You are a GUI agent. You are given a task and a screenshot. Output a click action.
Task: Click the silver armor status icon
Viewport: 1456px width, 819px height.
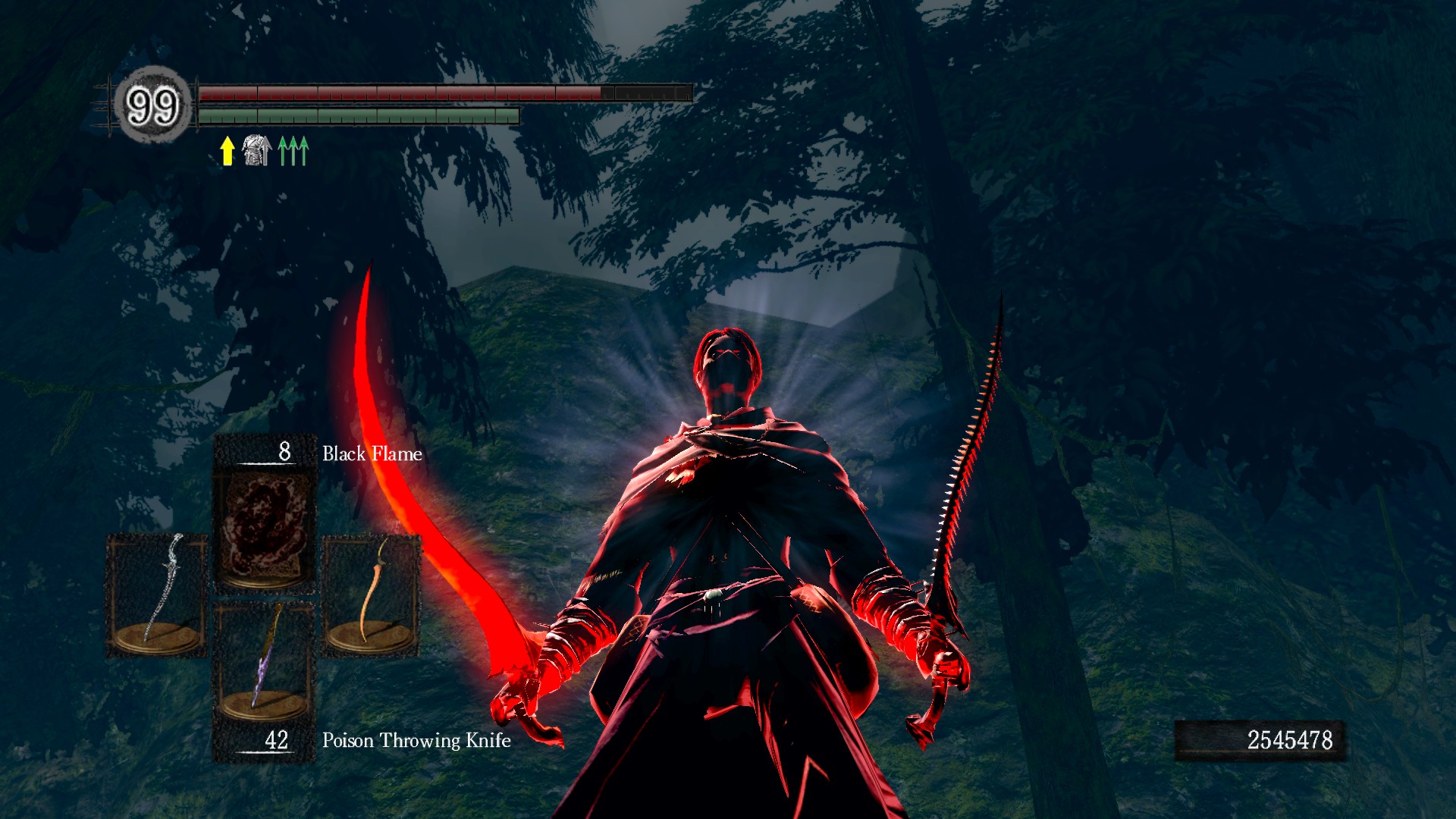(x=257, y=150)
